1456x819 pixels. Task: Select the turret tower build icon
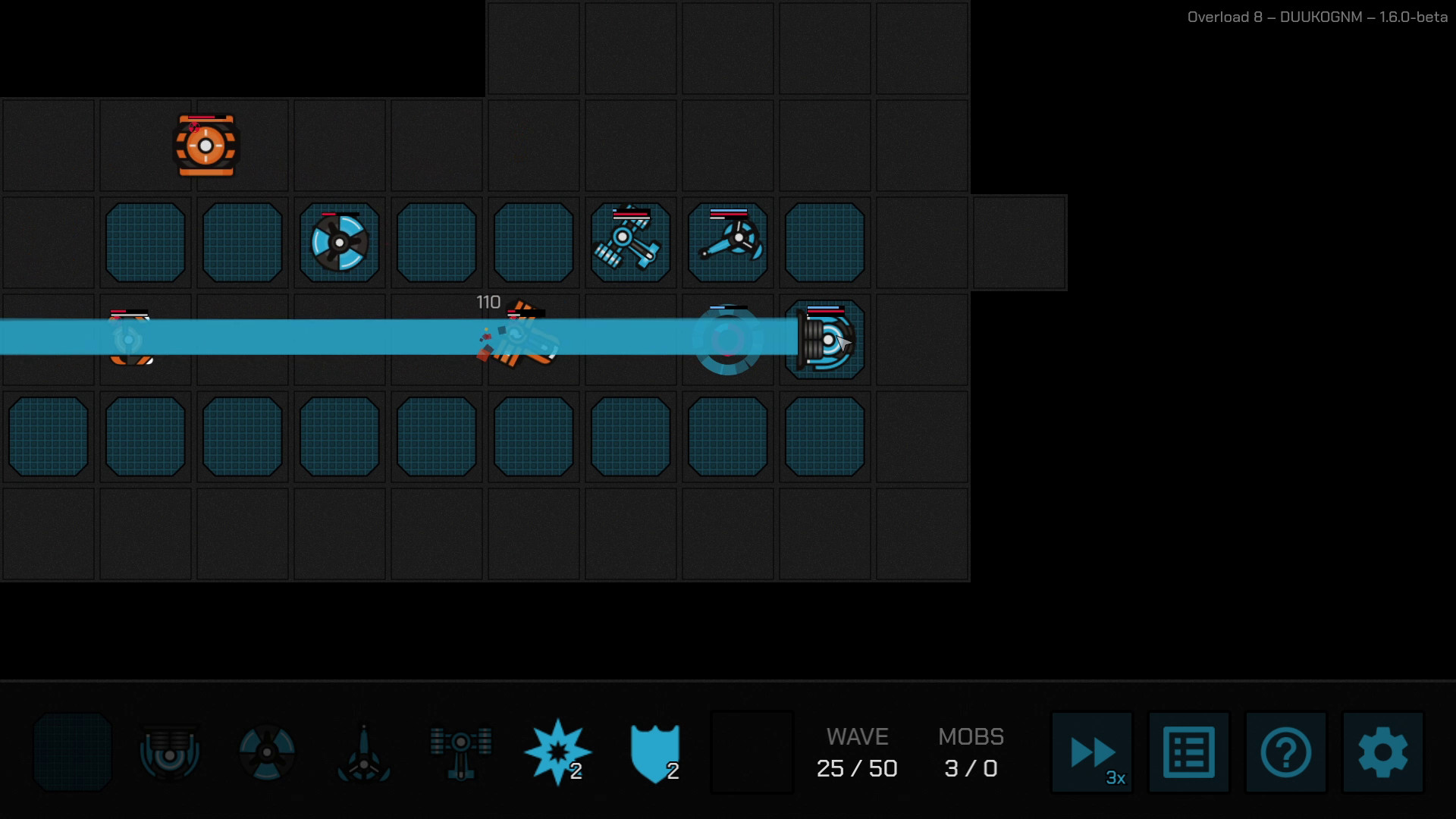point(169,752)
